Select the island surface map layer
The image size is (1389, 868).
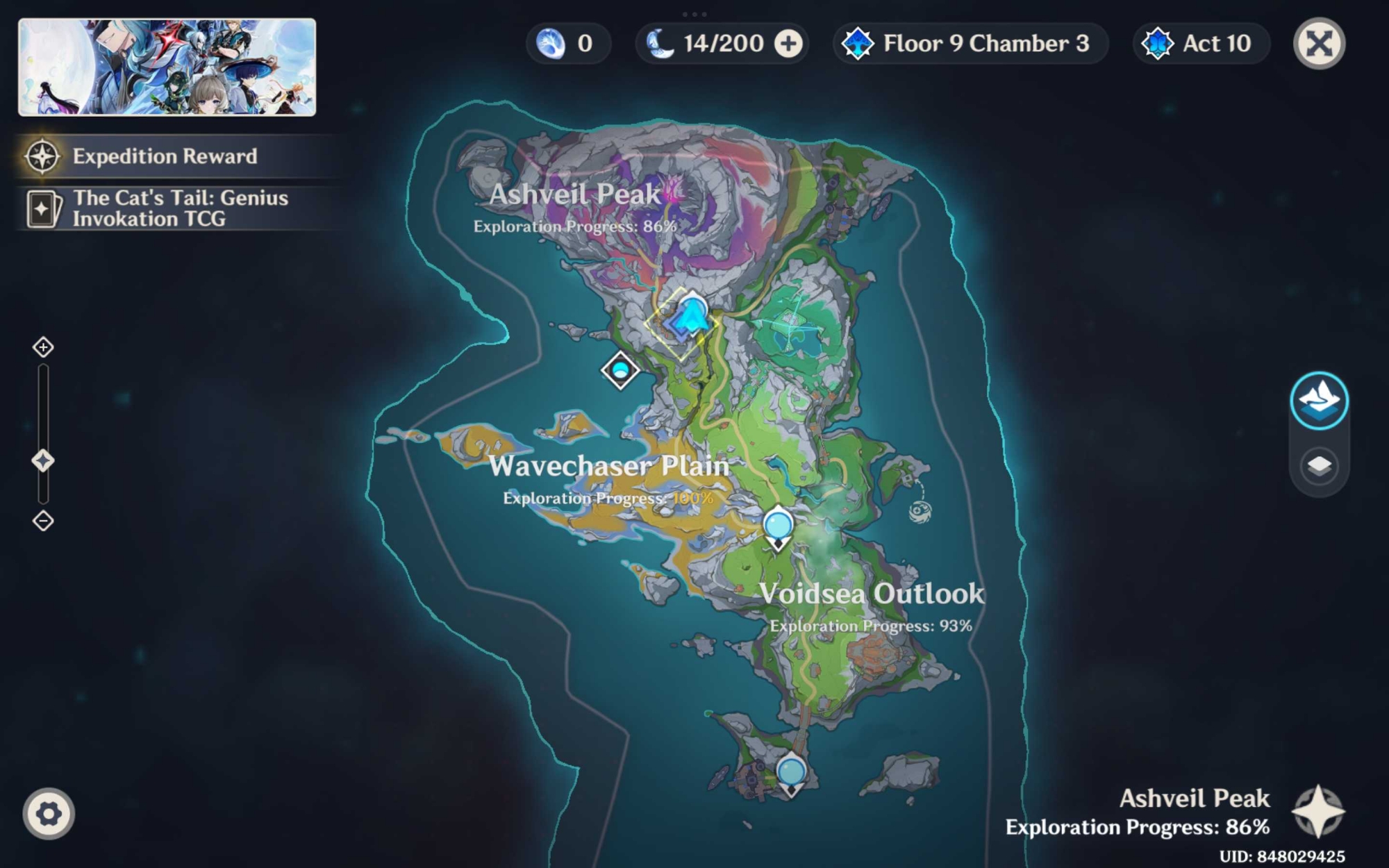1319,401
